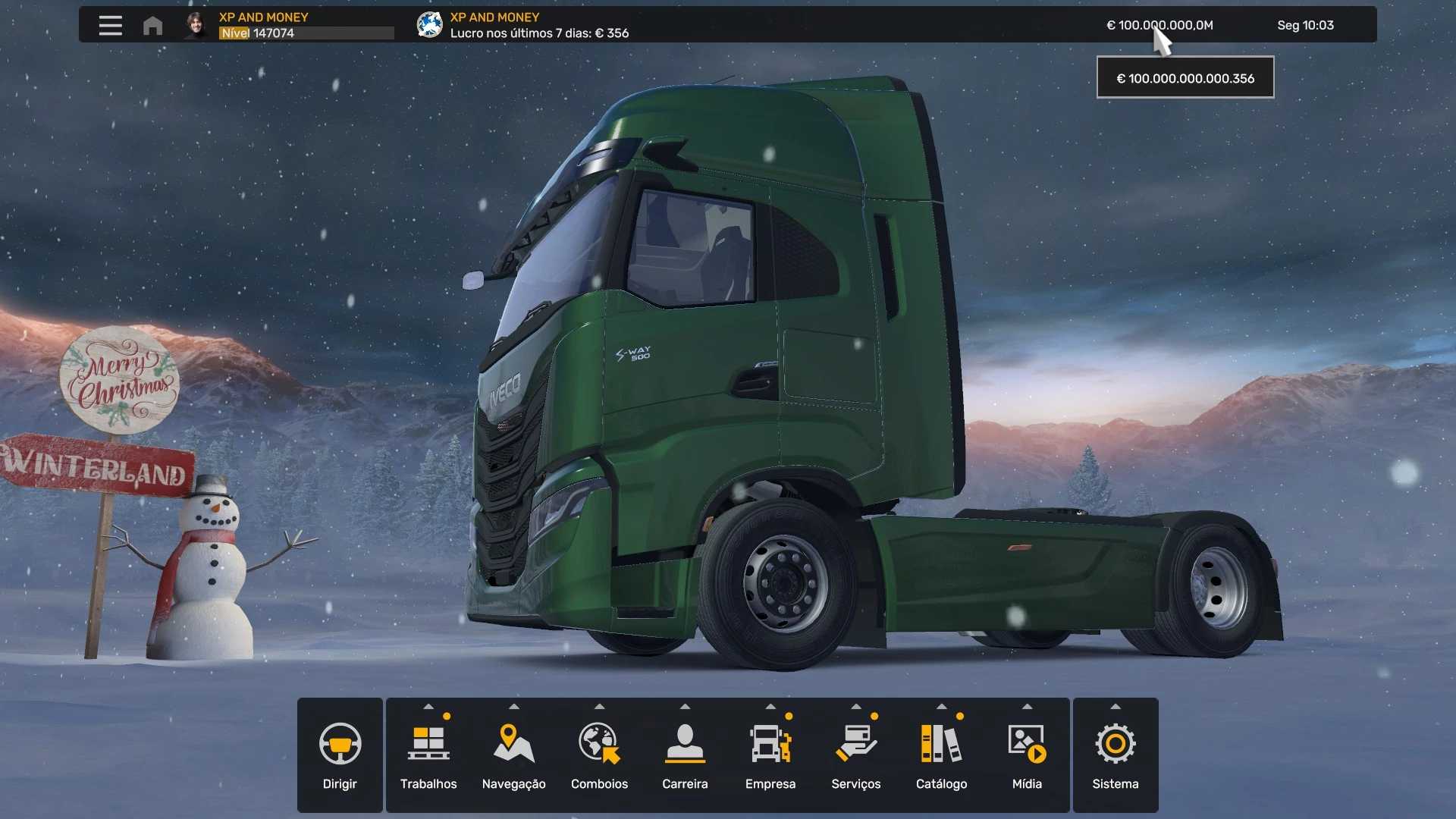1456x819 pixels.
Task: Click the Lucro nos últimos 7 dias company summary
Action: pyautogui.click(x=539, y=33)
